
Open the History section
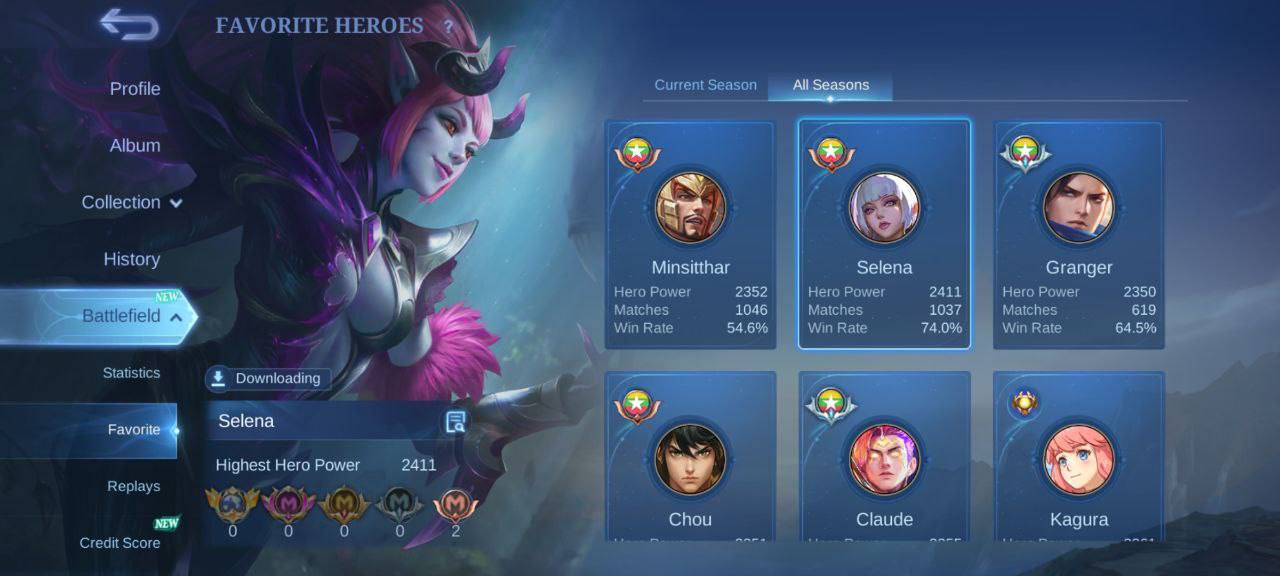(132, 259)
